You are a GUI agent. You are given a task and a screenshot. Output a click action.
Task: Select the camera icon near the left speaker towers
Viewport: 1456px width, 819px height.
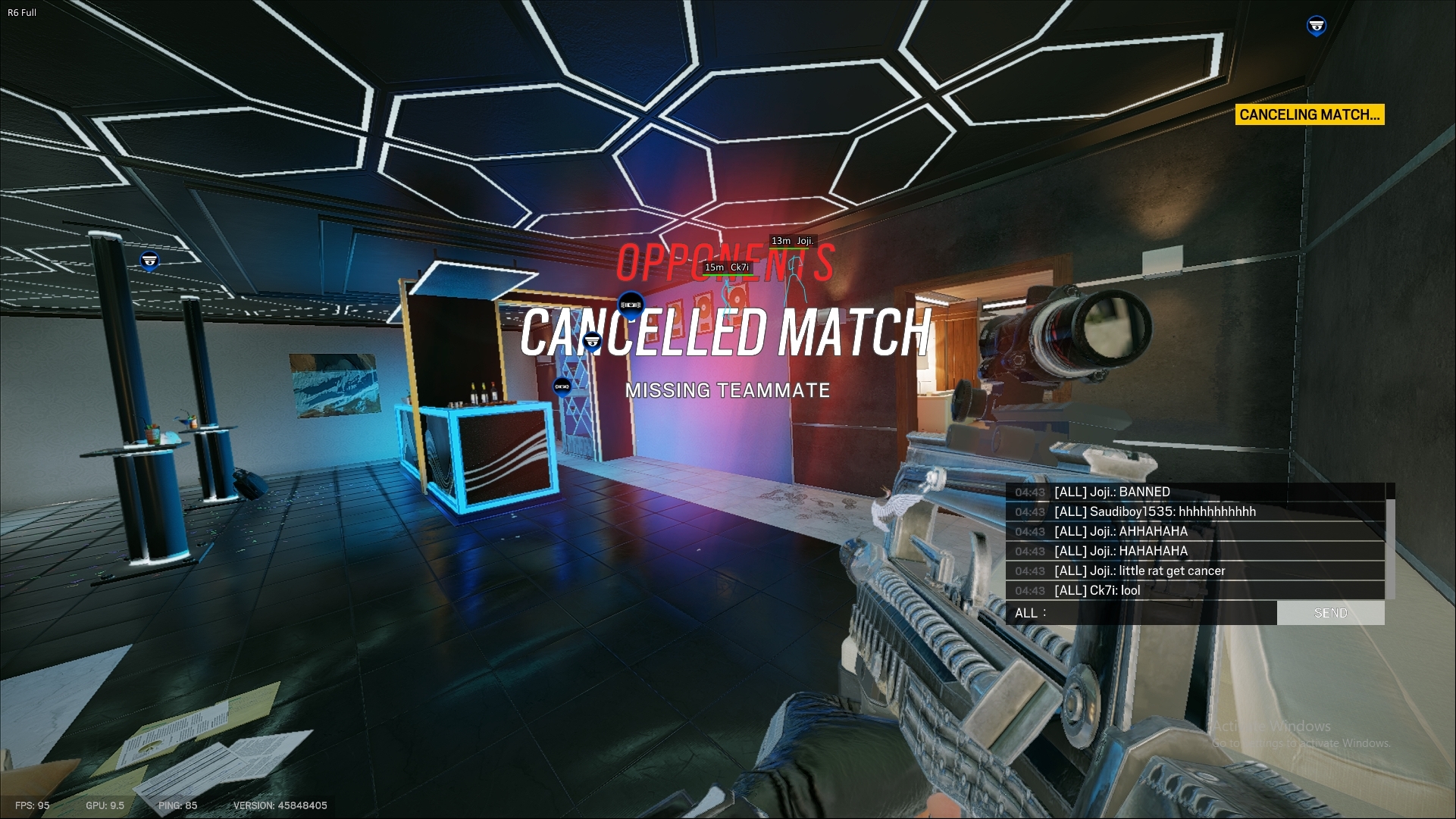point(149,259)
